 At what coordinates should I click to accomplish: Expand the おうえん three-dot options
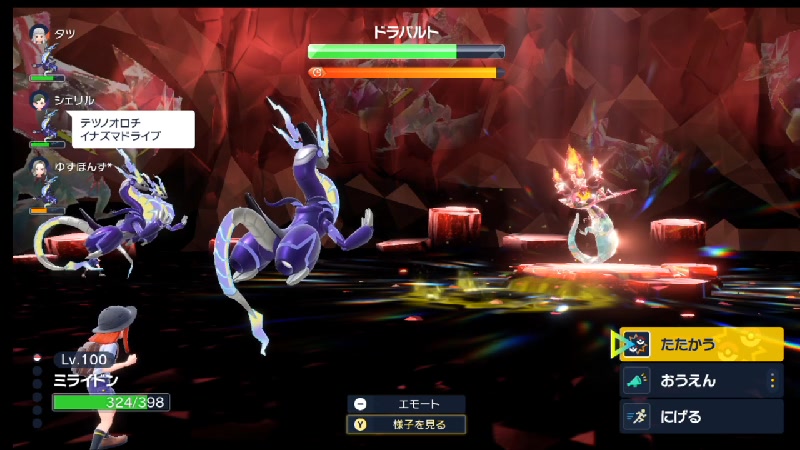coord(771,381)
